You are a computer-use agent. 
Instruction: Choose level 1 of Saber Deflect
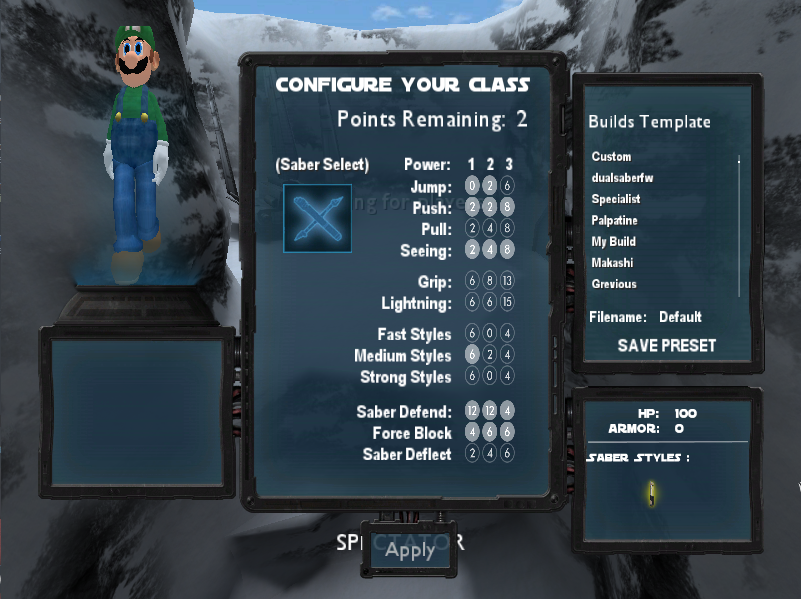click(x=472, y=454)
